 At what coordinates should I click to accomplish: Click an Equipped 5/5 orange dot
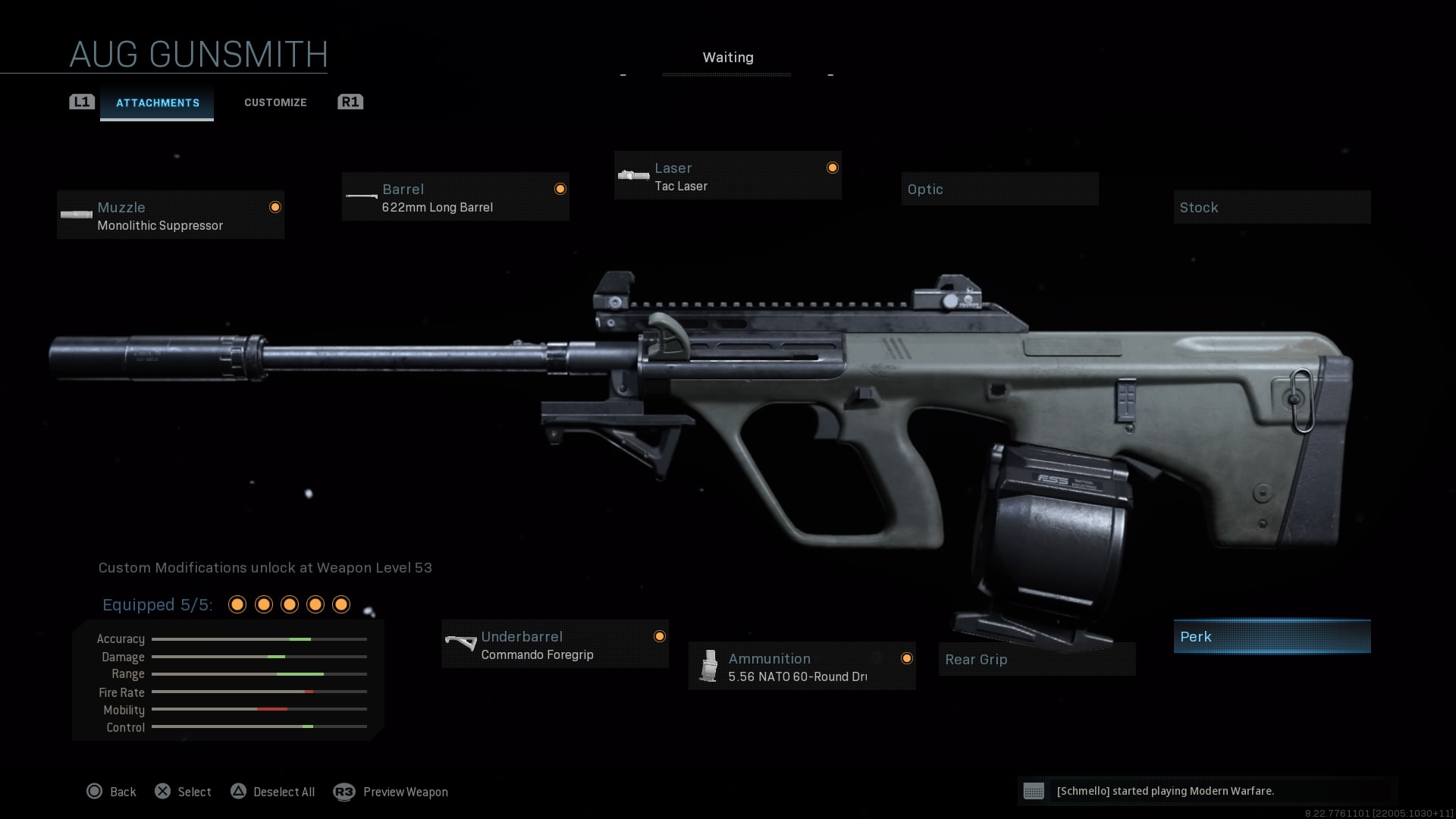pyautogui.click(x=237, y=604)
